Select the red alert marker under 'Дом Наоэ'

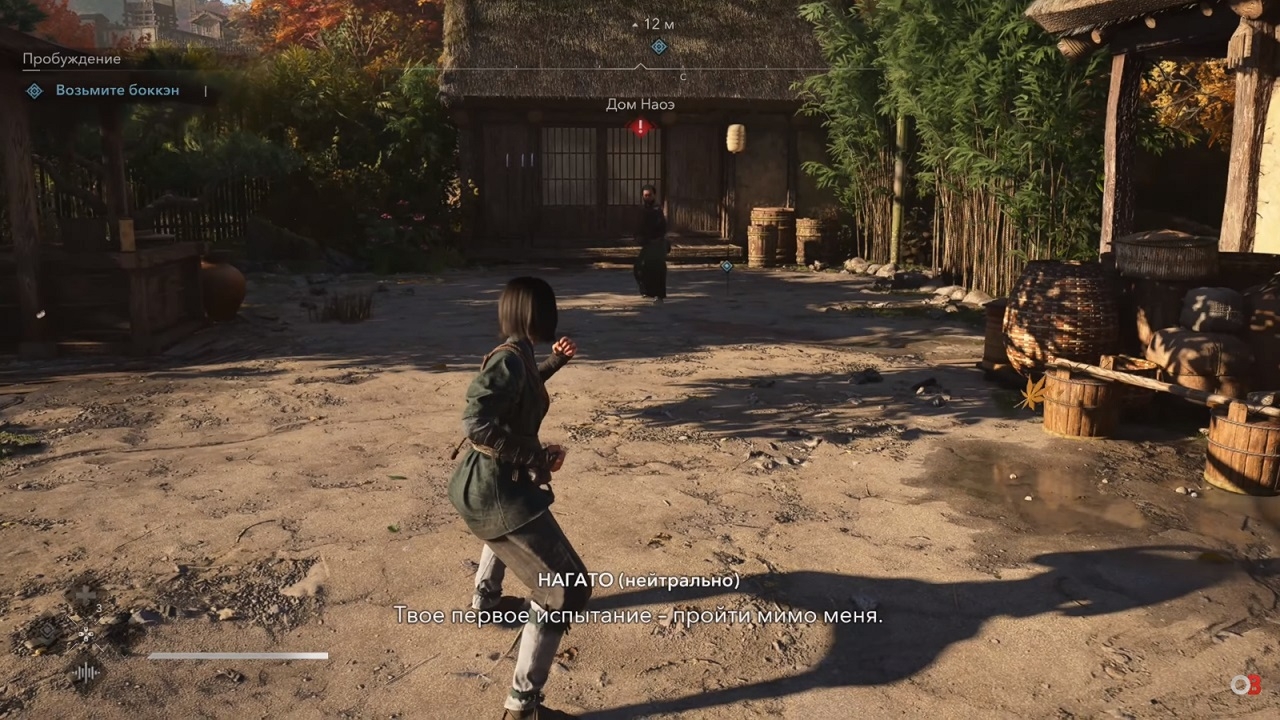(x=640, y=127)
